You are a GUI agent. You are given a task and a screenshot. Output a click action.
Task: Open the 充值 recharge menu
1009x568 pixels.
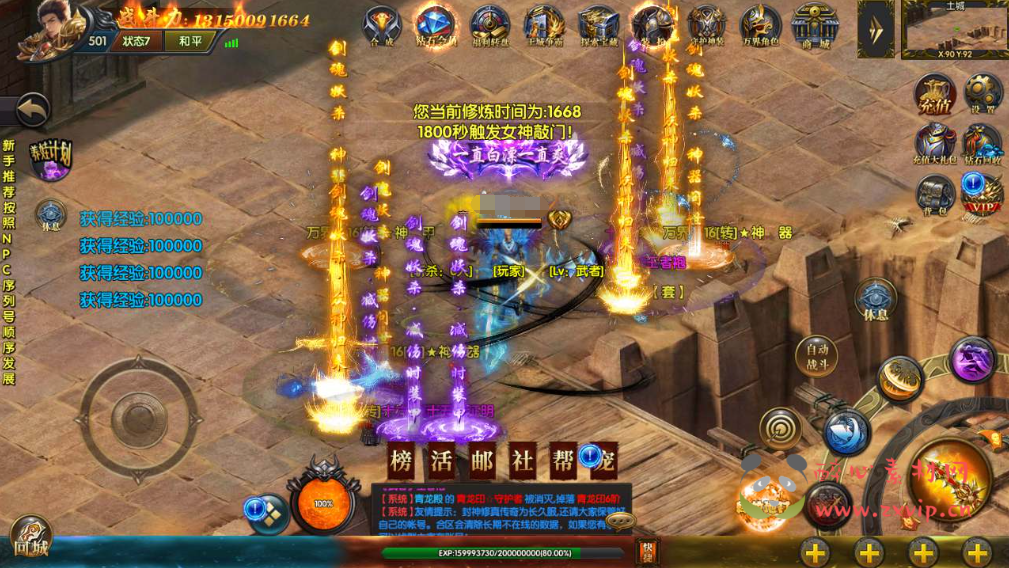click(935, 96)
